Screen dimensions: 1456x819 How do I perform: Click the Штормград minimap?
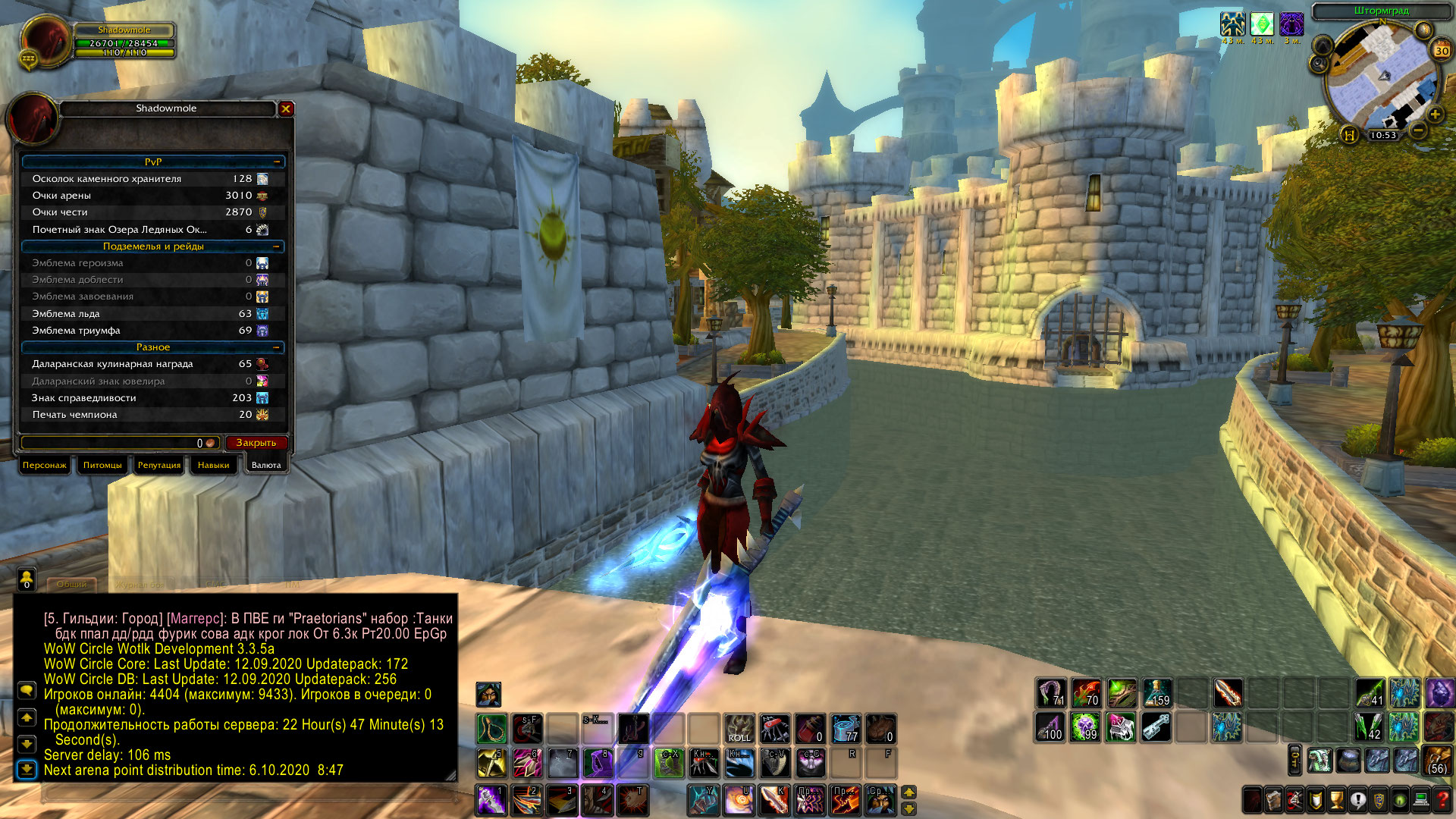pos(1381,76)
